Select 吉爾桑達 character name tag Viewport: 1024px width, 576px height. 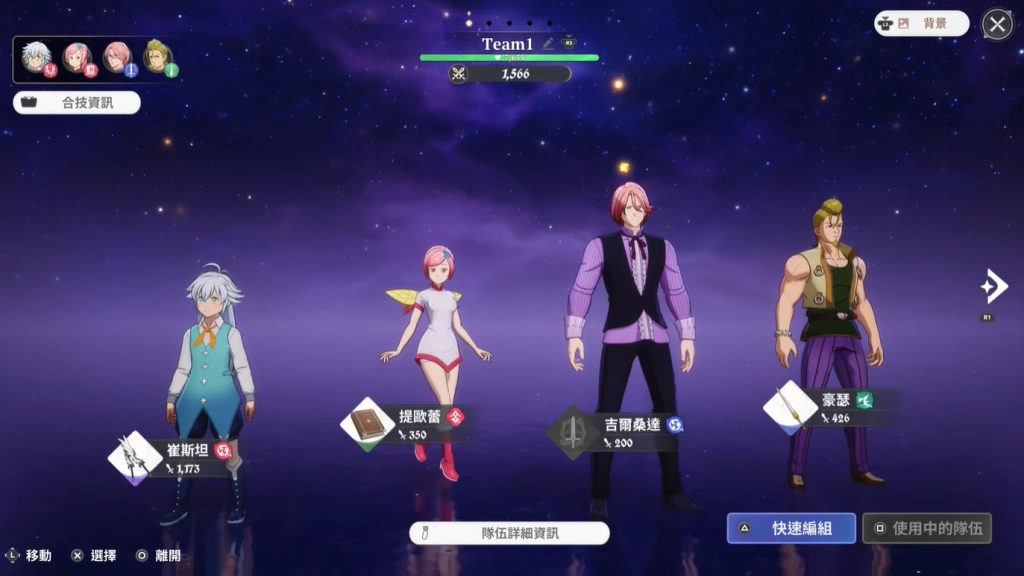pos(632,425)
